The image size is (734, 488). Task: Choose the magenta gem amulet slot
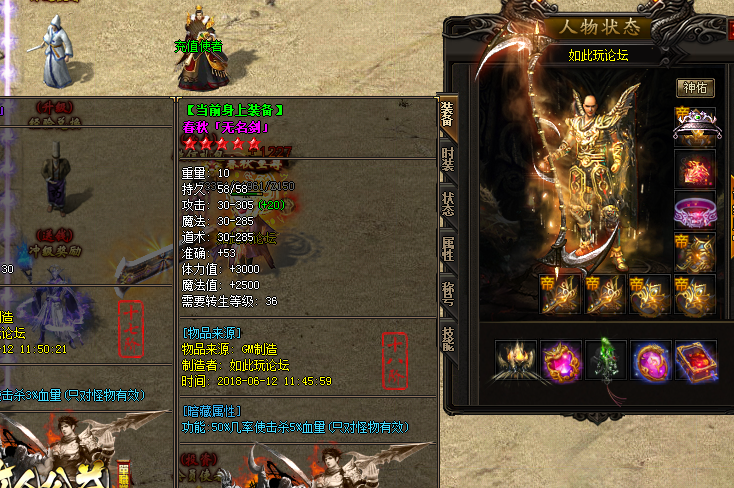coord(561,360)
